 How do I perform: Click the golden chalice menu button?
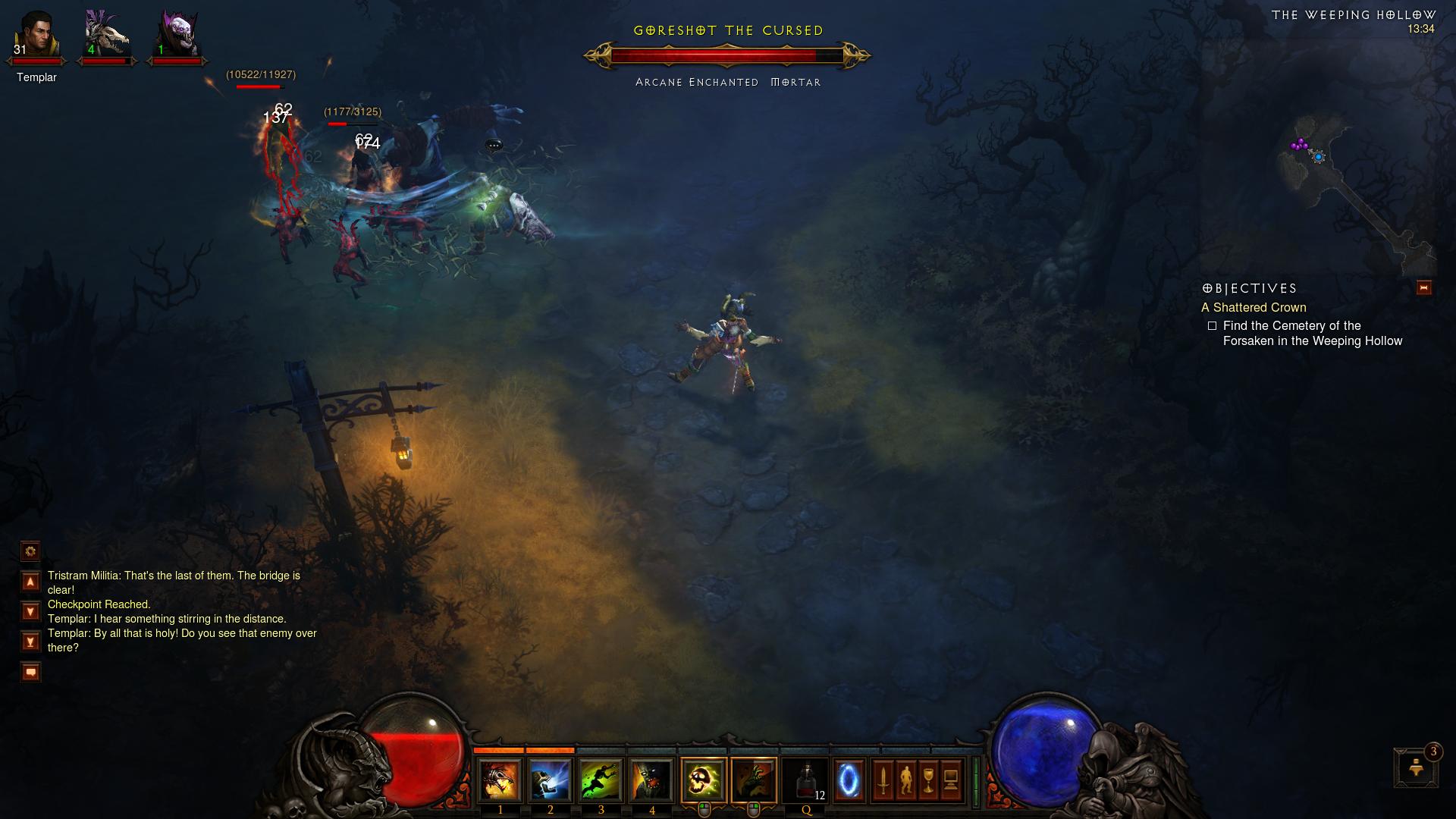point(928,780)
